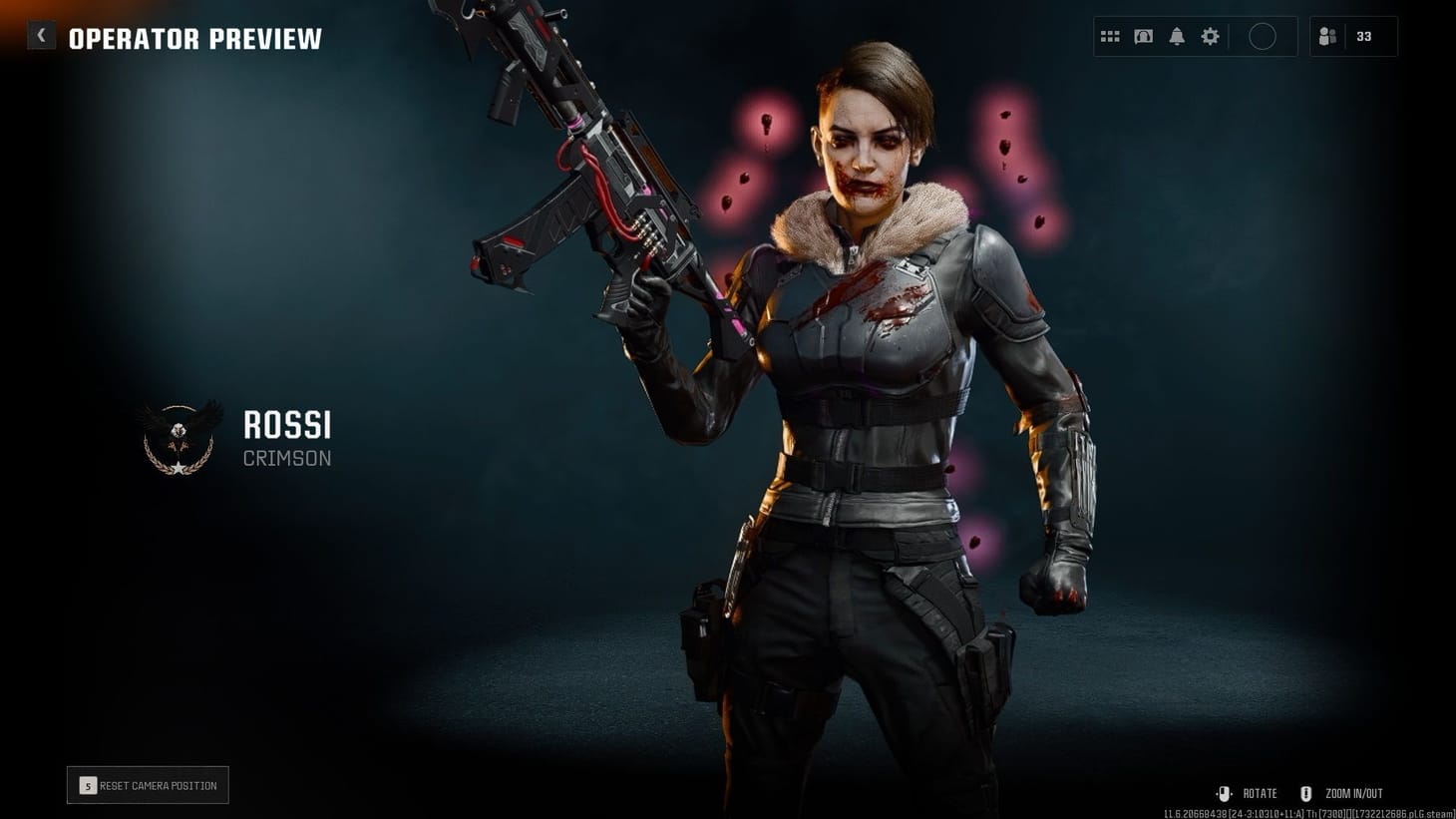Image resolution: width=1456 pixels, height=819 pixels.
Task: Click the back chevron arrow
Action: (41, 34)
